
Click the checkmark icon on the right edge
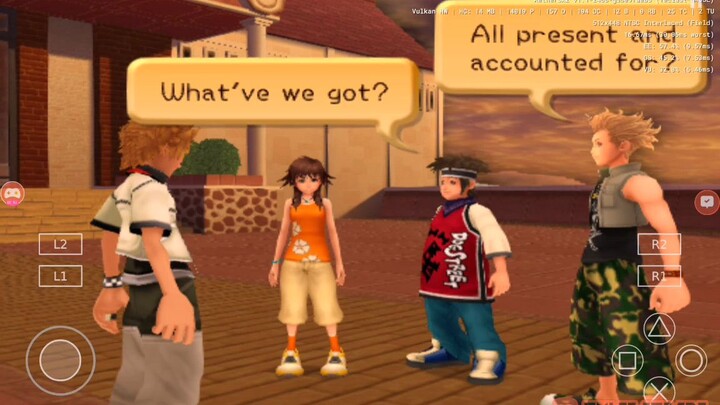click(x=706, y=202)
